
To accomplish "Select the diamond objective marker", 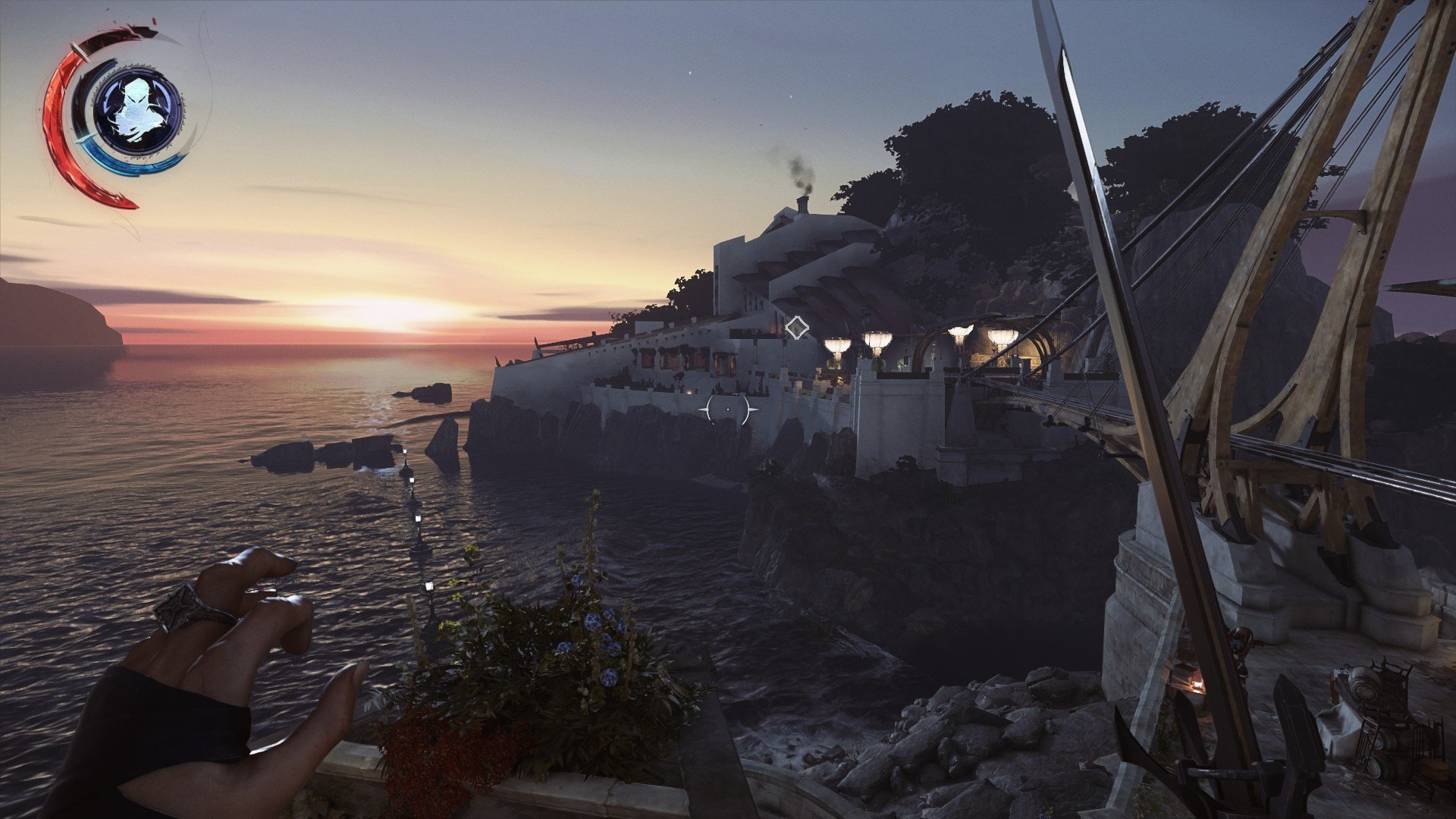I will tap(796, 328).
